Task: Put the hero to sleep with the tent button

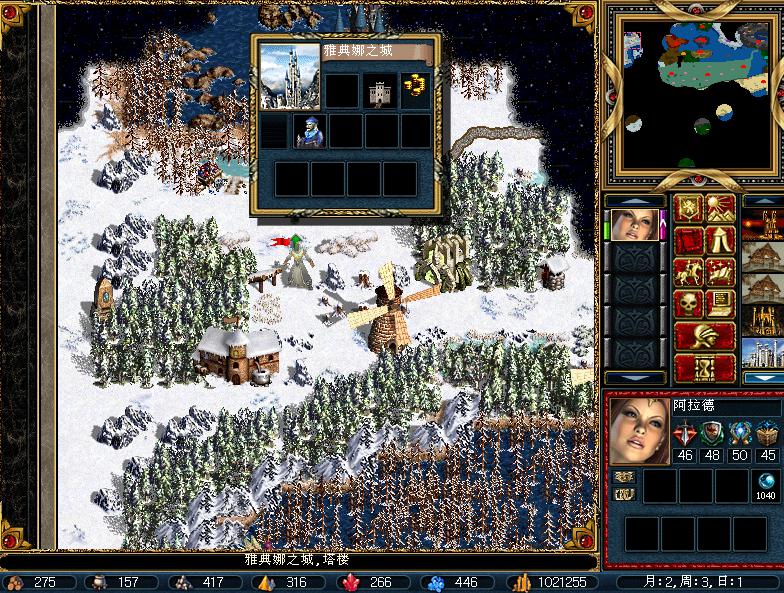Action: click(721, 241)
